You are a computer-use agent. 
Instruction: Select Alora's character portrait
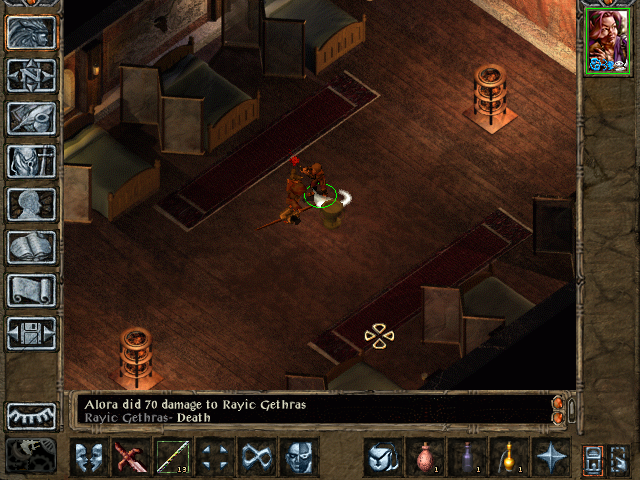click(x=609, y=40)
